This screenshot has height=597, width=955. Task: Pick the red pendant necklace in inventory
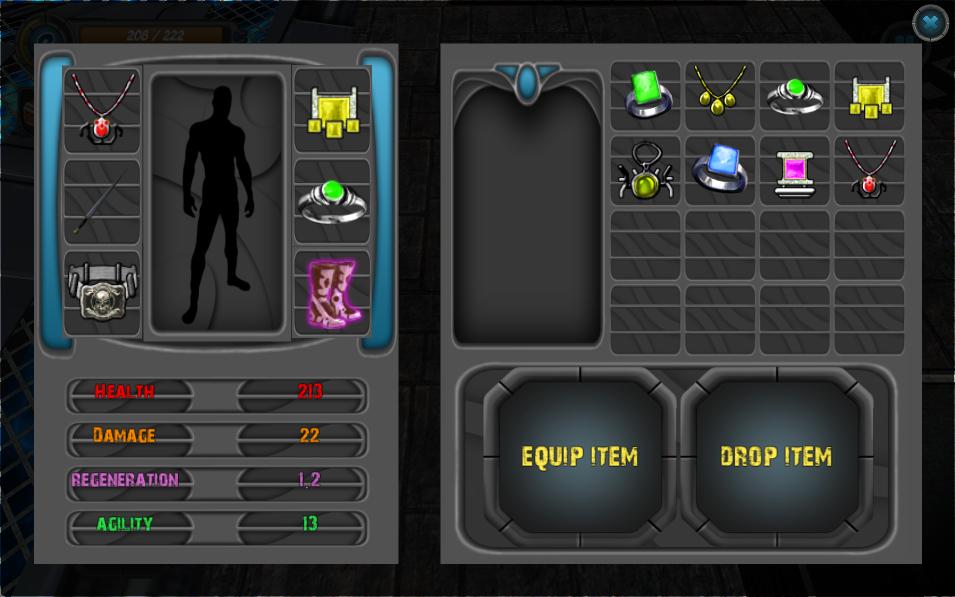[x=869, y=171]
